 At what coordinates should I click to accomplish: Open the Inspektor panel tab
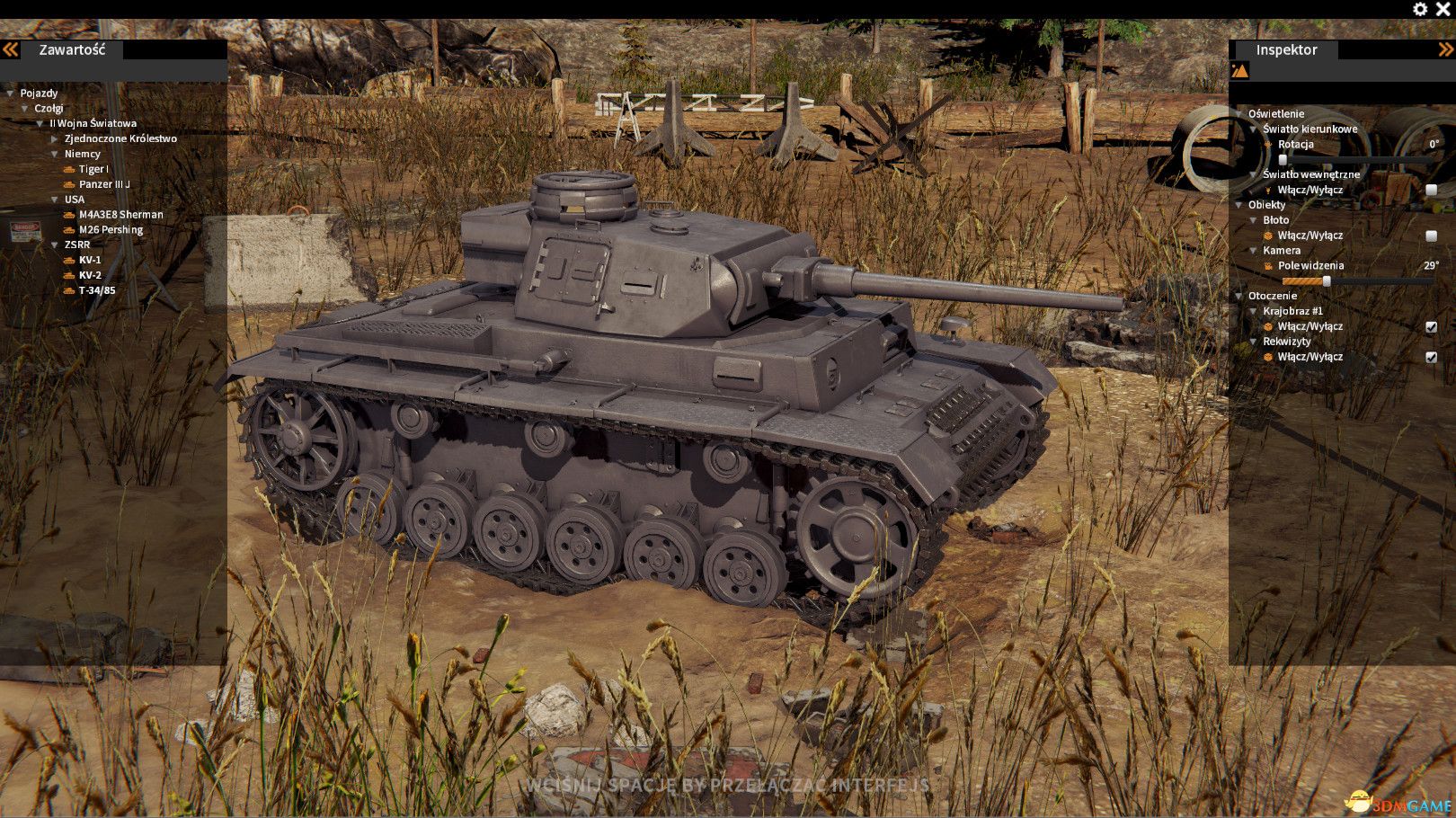click(x=1286, y=49)
